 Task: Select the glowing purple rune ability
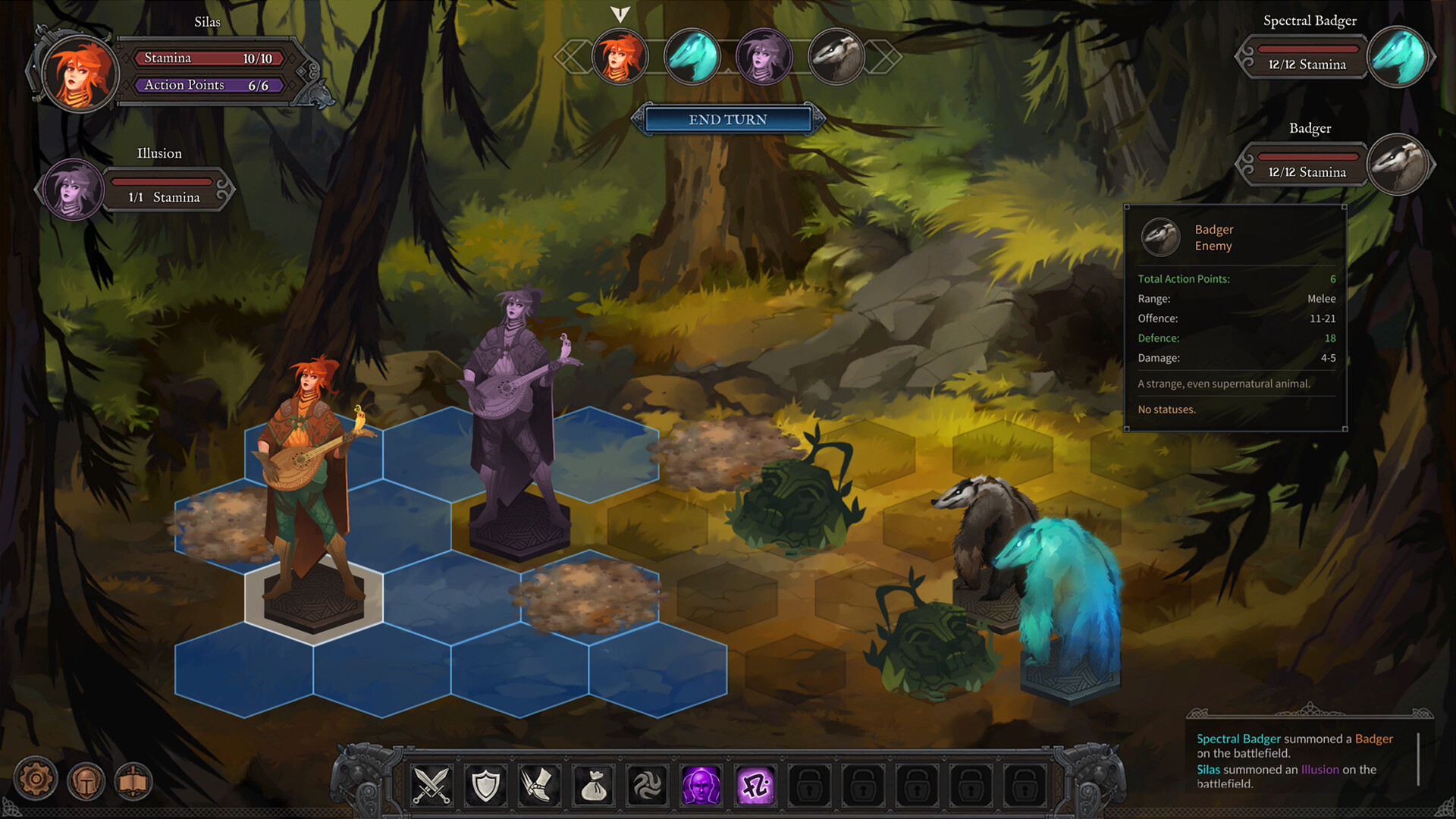755,786
